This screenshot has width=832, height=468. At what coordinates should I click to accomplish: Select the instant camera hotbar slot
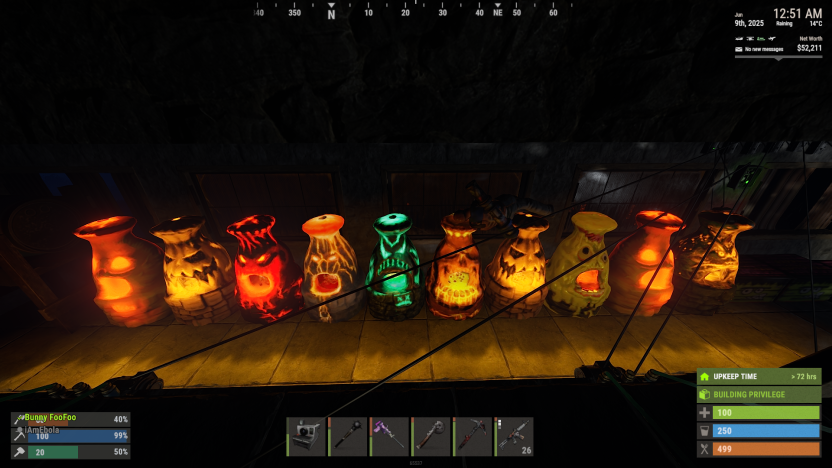[306, 436]
